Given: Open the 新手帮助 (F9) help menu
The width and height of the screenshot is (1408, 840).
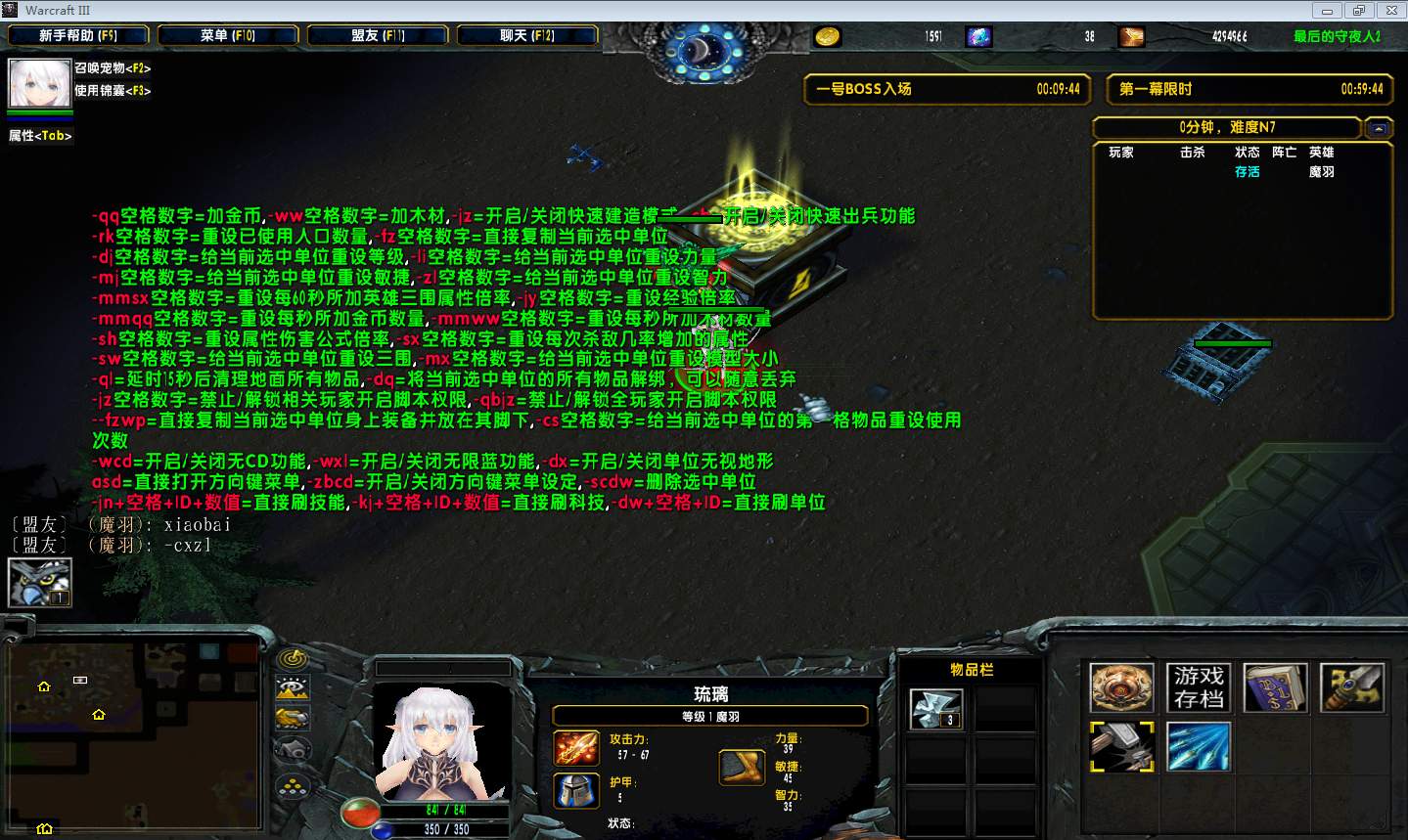Looking at the screenshot, I should tap(78, 36).
